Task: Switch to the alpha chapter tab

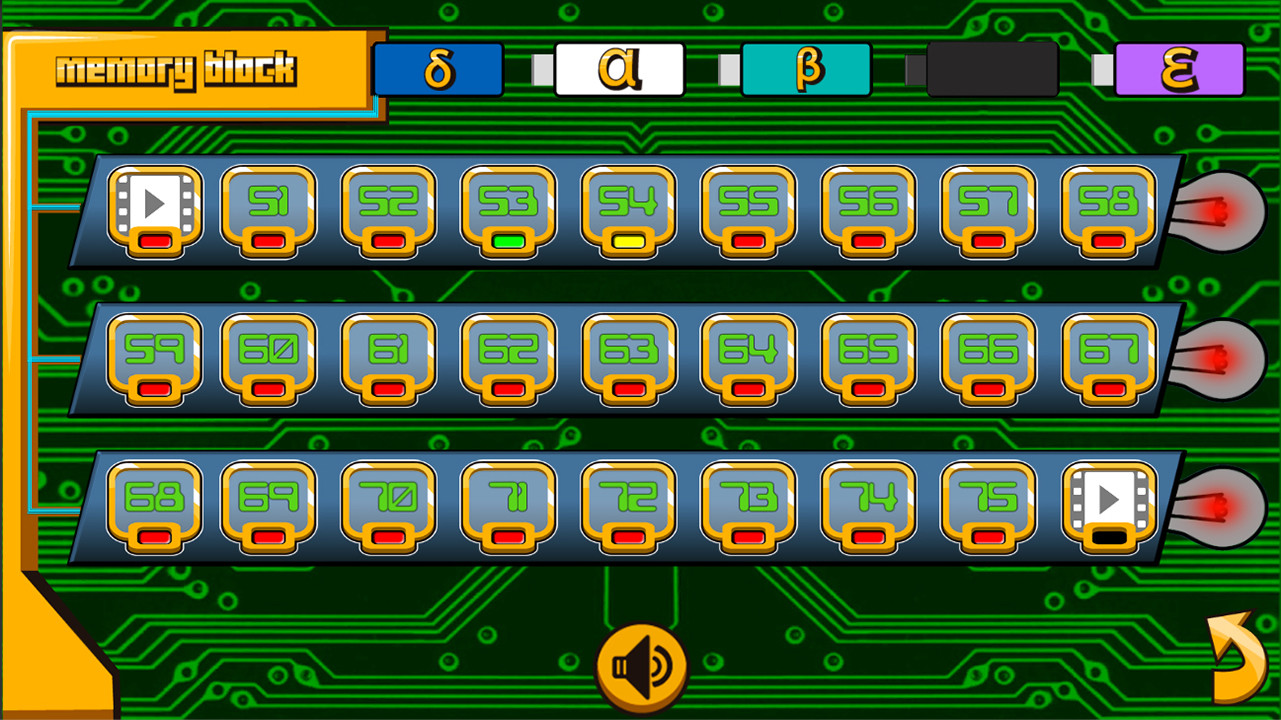Action: [x=618, y=68]
